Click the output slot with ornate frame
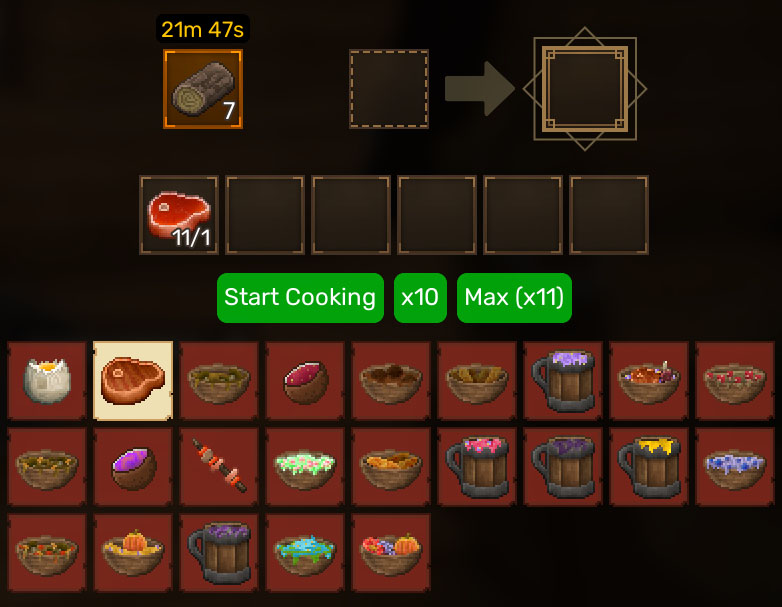This screenshot has height=607, width=782. tap(585, 89)
